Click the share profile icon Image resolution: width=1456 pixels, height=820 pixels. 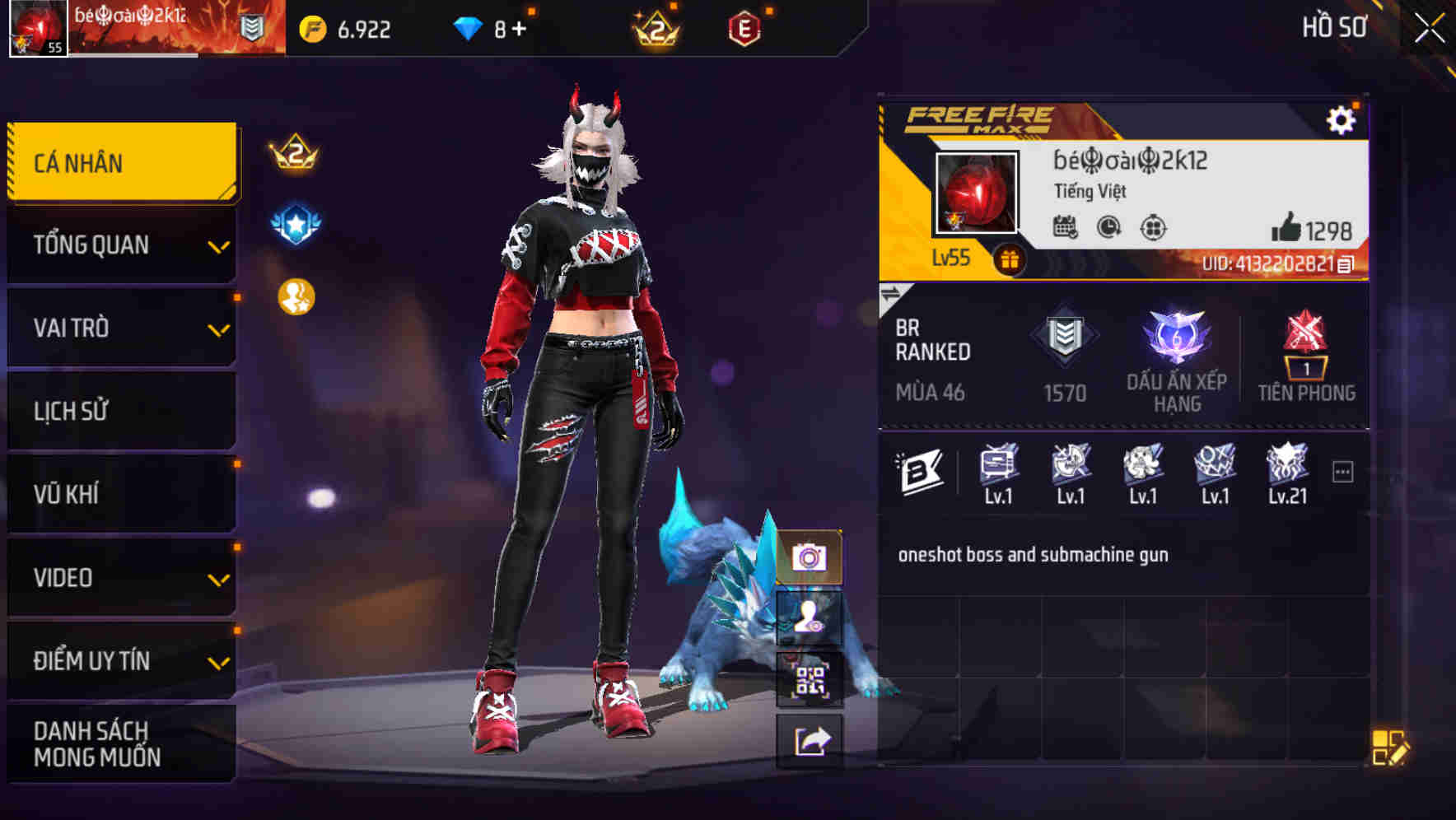tap(811, 740)
